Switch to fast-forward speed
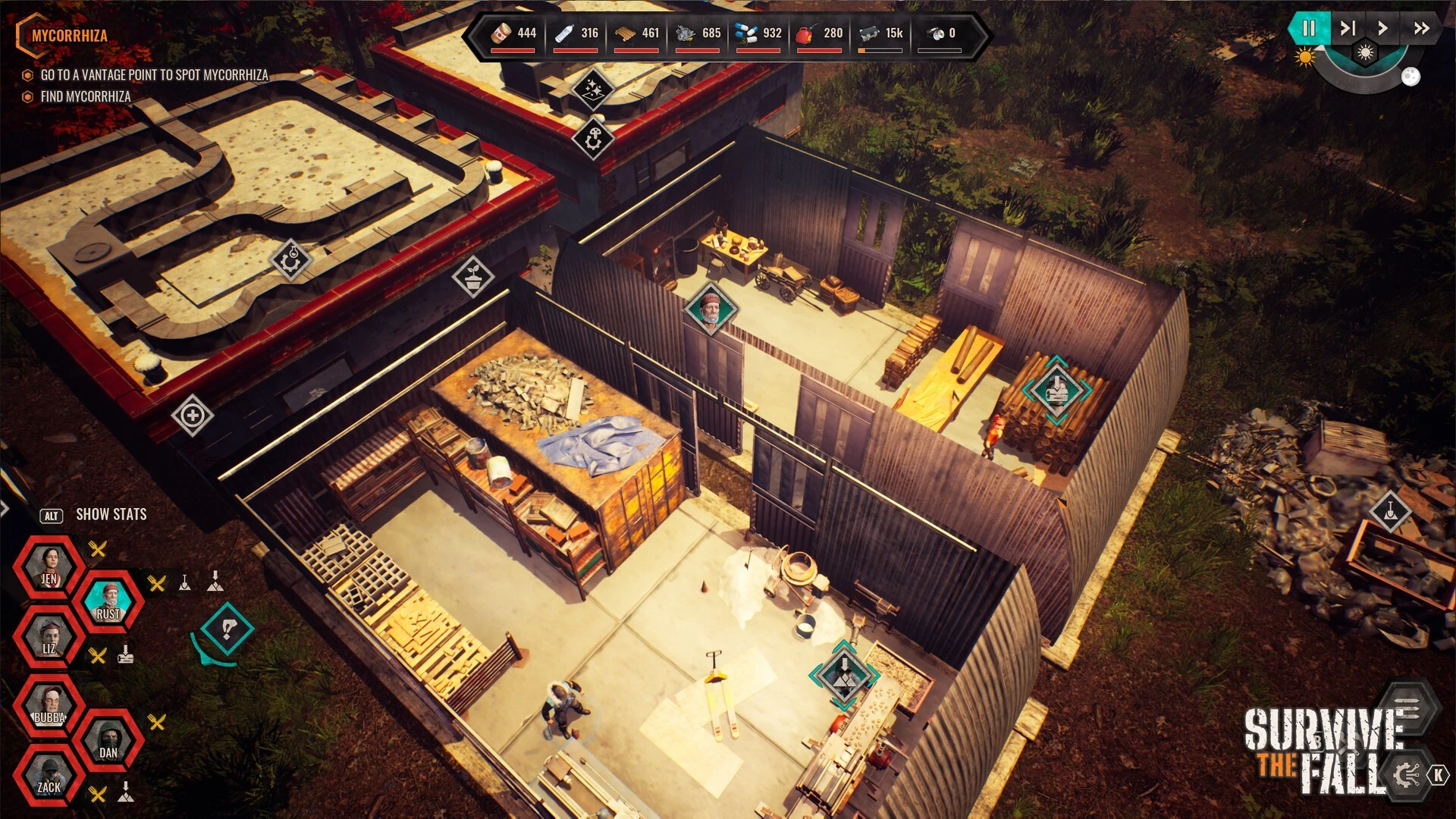This screenshot has height=819, width=1456. coord(1421,29)
